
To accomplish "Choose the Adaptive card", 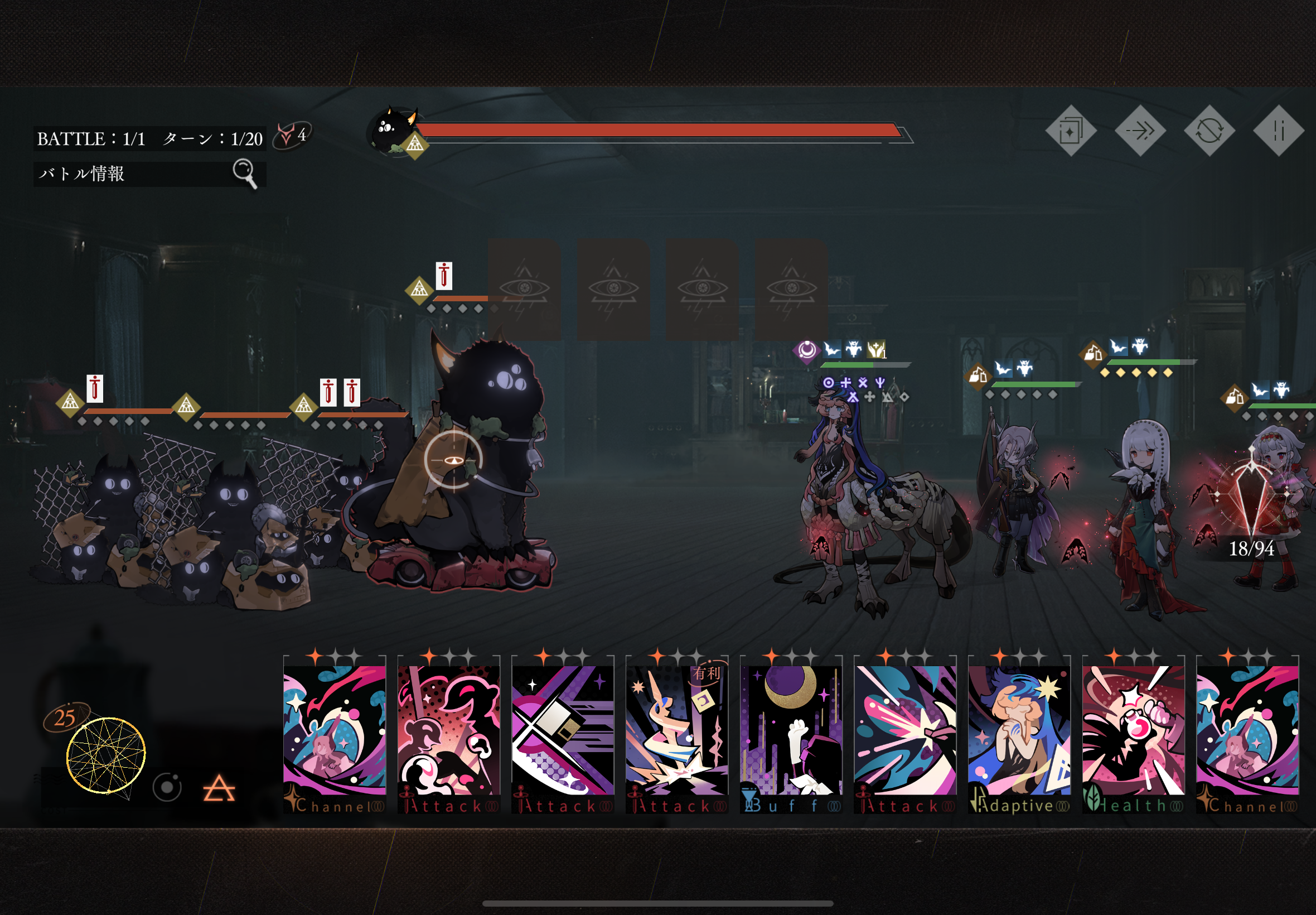I will click(x=1019, y=735).
